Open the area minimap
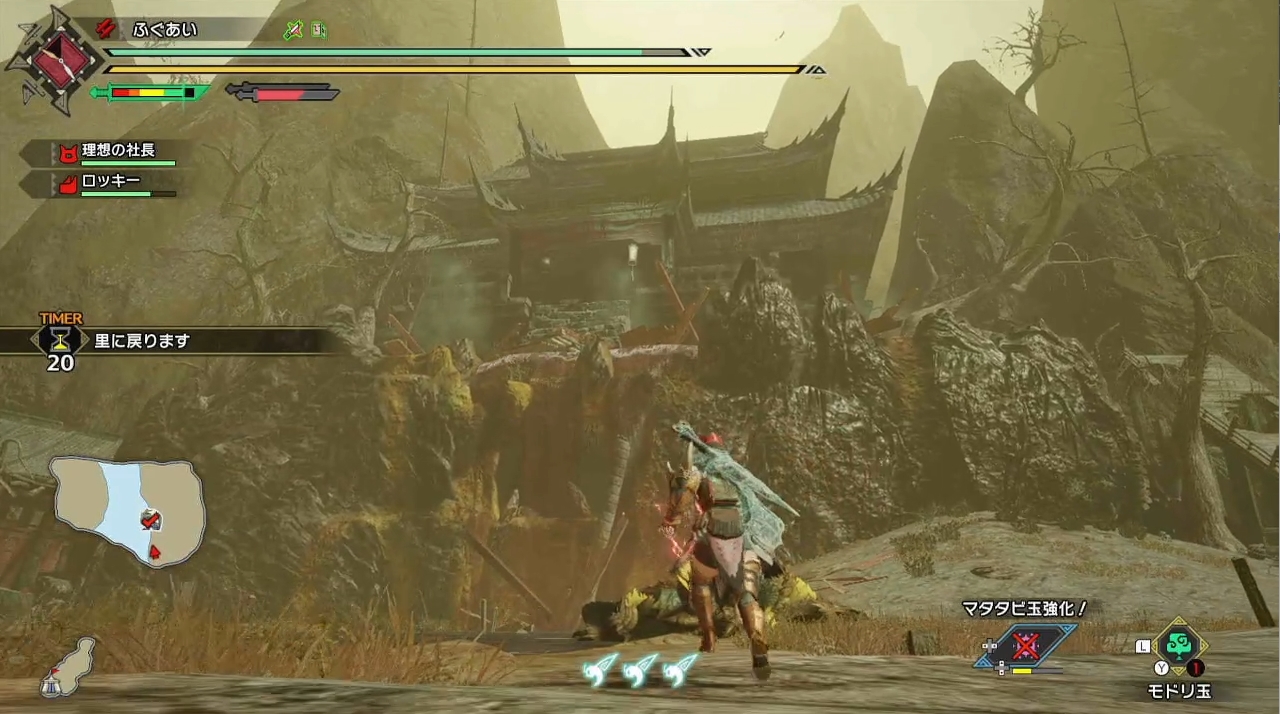The height and width of the screenshot is (714, 1280). pyautogui.click(x=128, y=509)
